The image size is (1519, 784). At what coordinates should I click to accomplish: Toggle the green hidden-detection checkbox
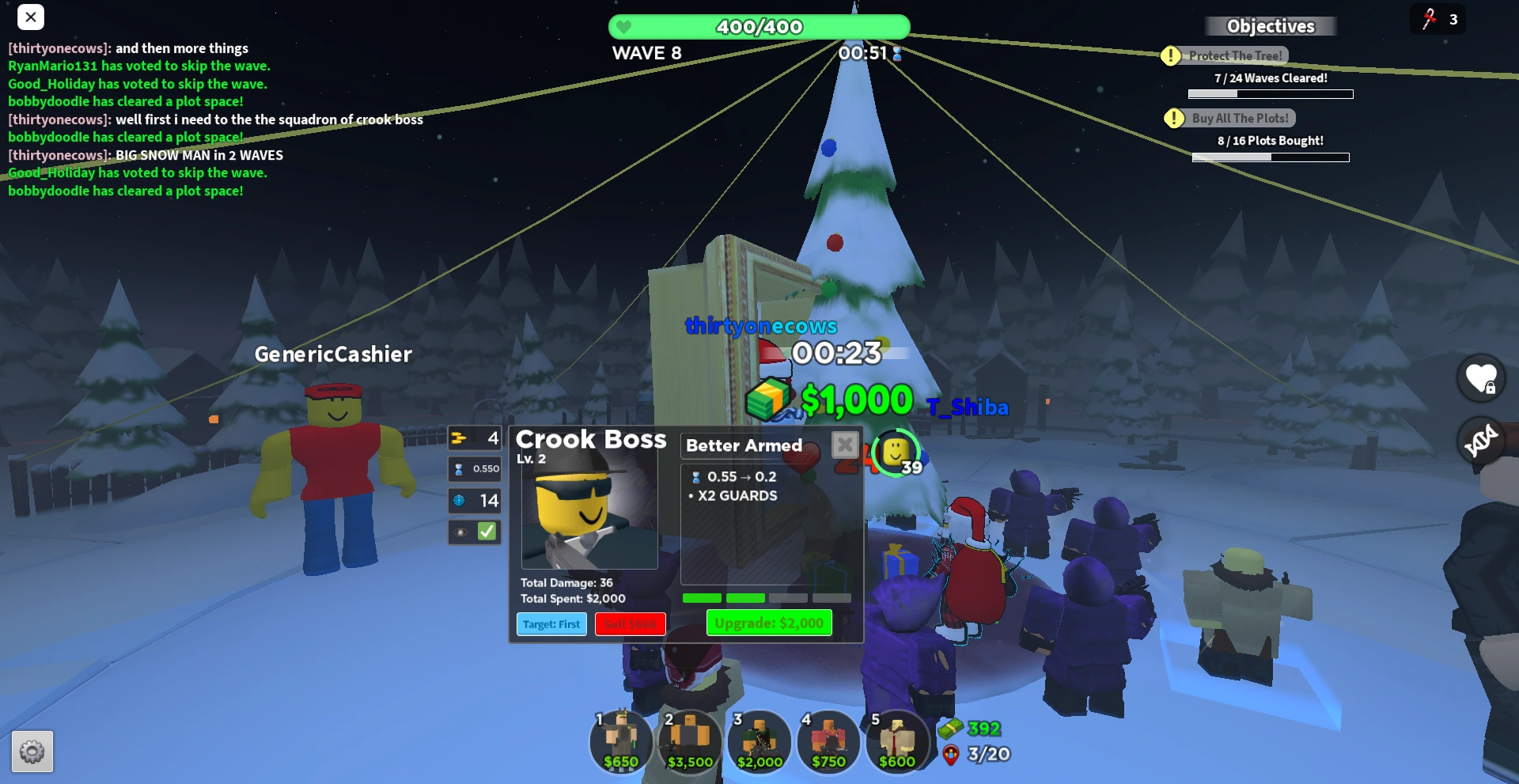486,532
